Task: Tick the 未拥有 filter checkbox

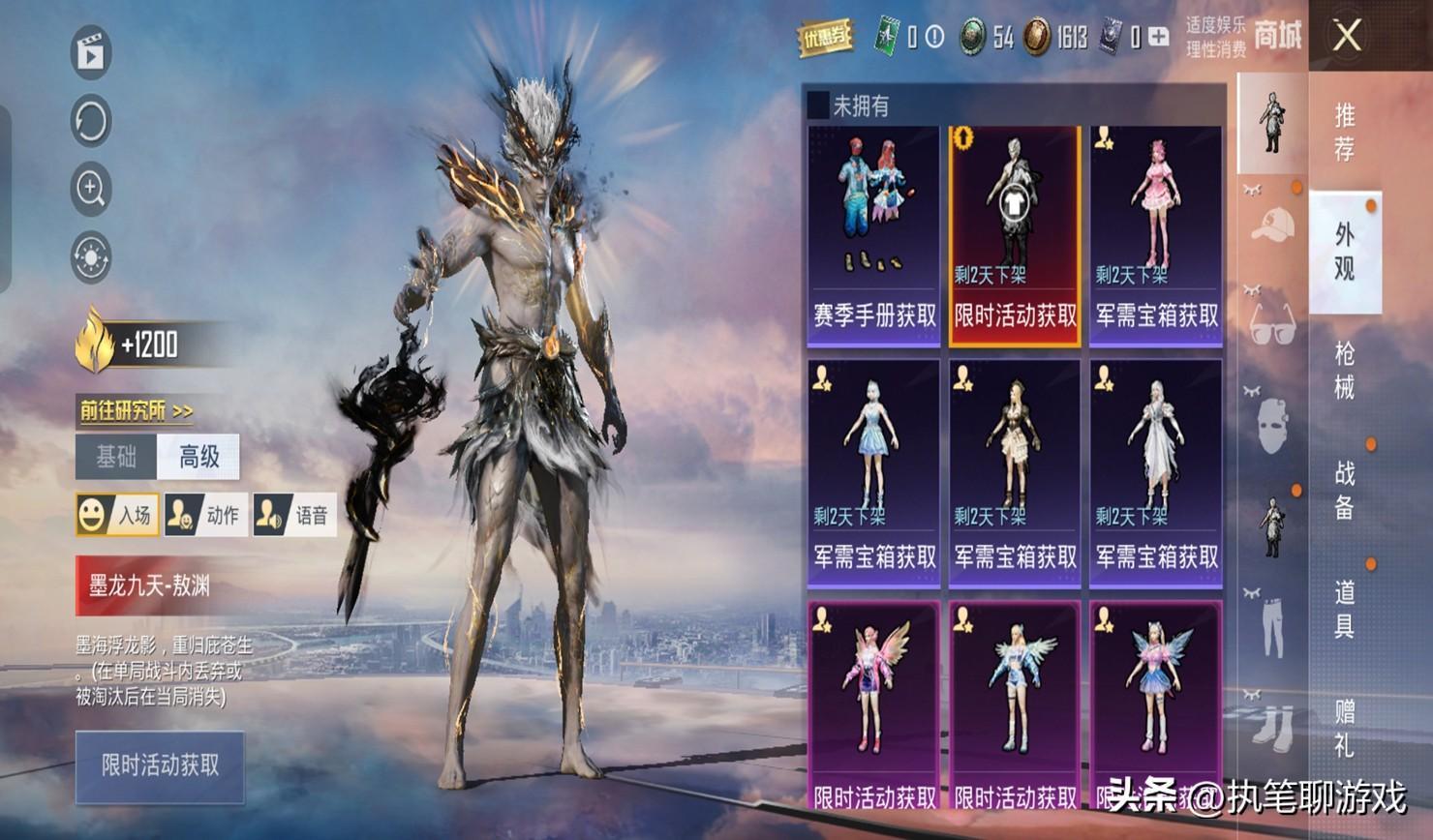Action: coord(818,105)
